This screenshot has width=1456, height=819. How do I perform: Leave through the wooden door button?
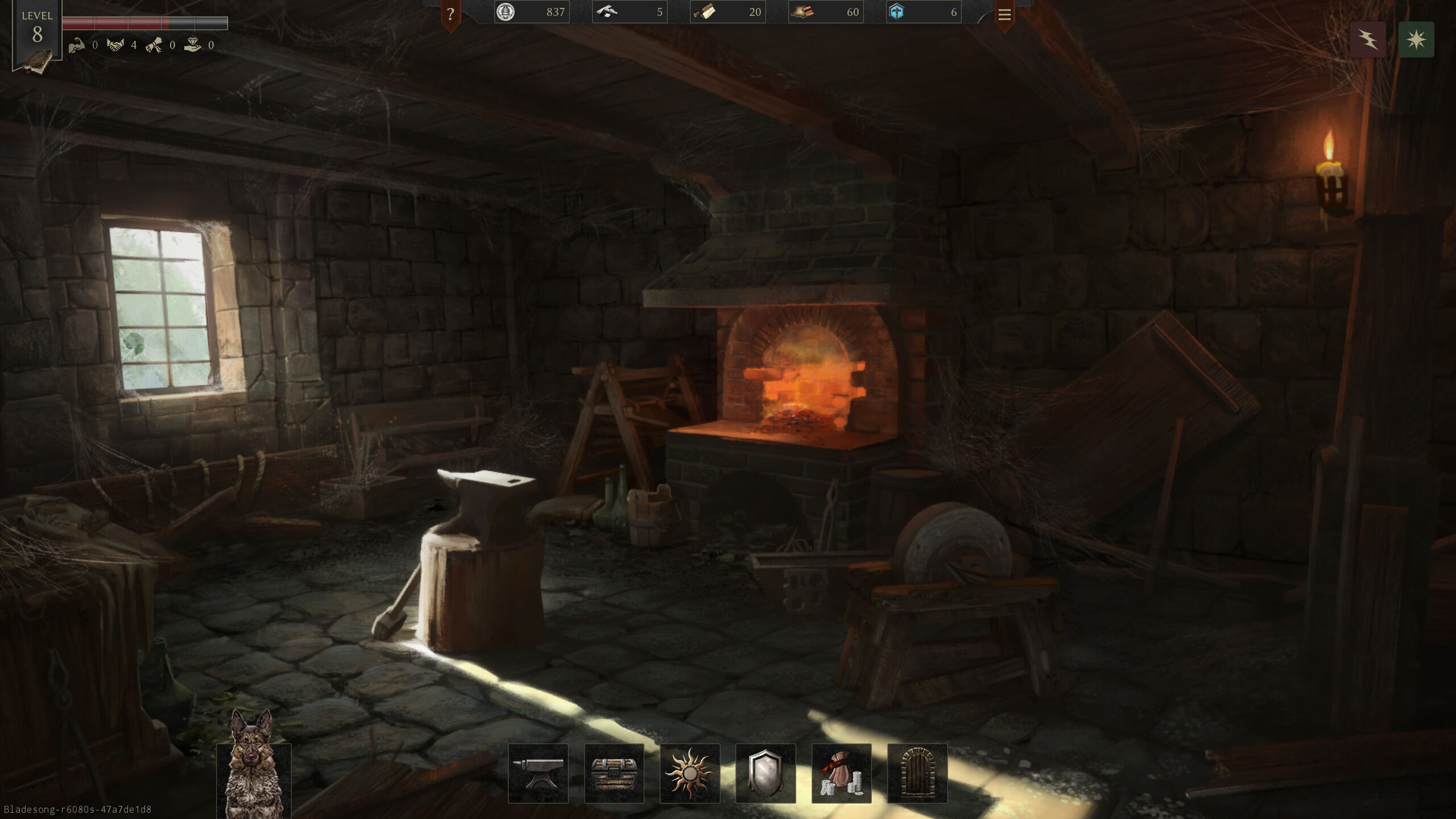917,773
